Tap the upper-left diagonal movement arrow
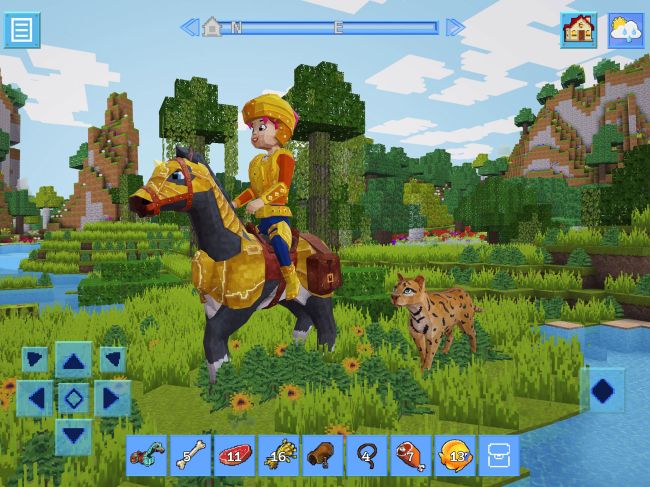This screenshot has width=650, height=487. click(x=35, y=359)
